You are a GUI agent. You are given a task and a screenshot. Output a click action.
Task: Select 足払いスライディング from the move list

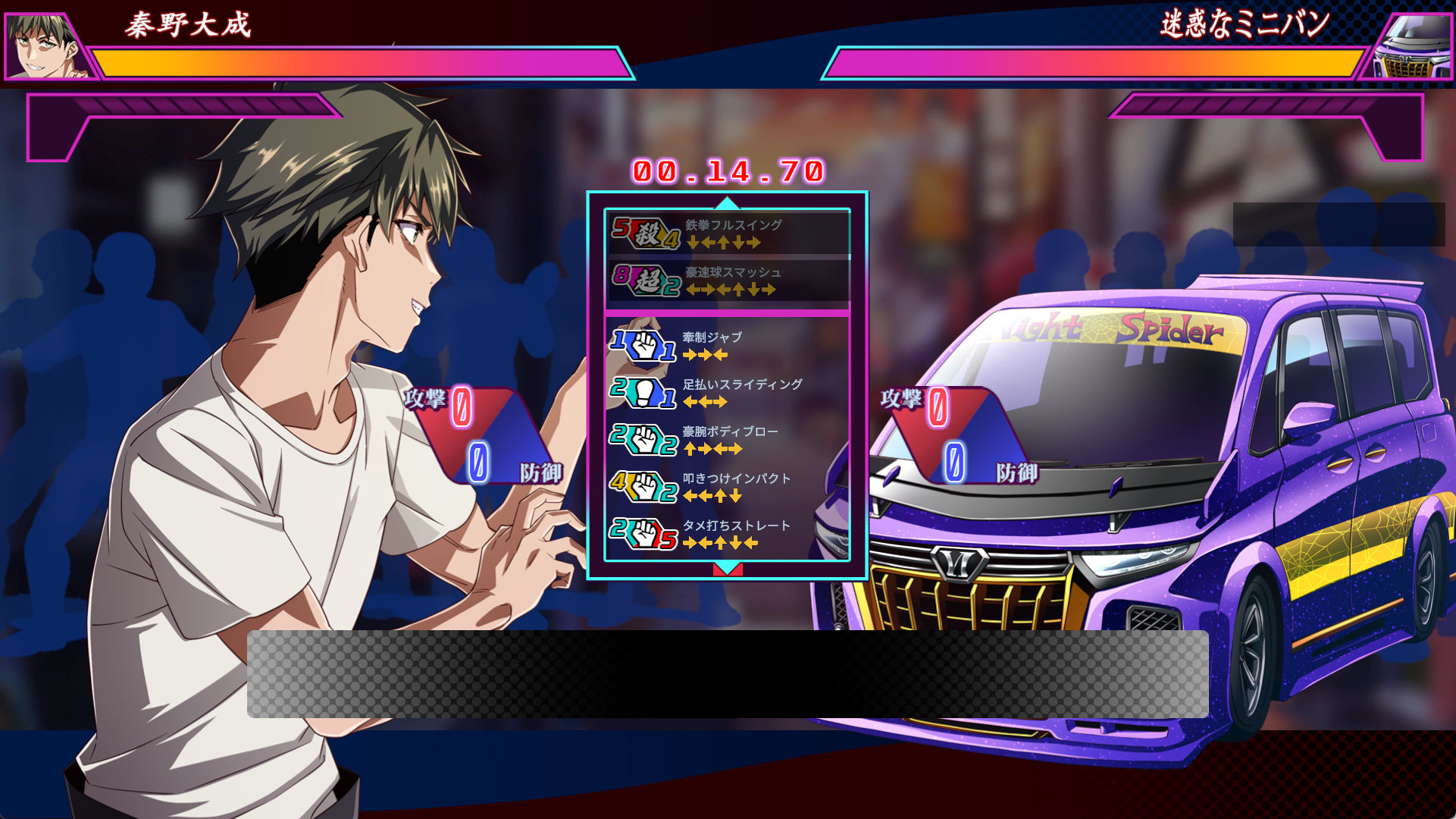pos(726,392)
